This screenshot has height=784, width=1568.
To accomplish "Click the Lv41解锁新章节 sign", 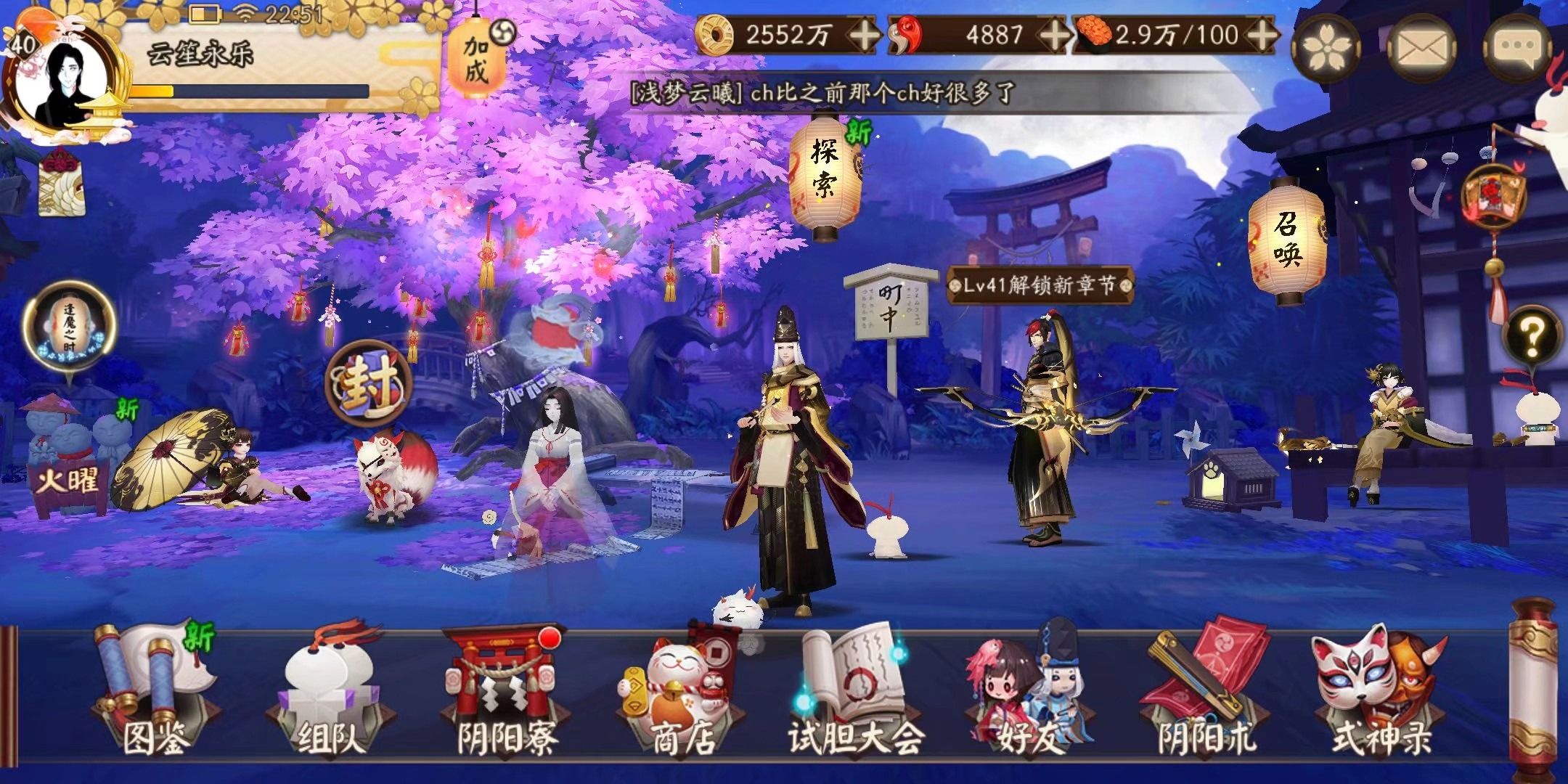I will tap(1031, 287).
